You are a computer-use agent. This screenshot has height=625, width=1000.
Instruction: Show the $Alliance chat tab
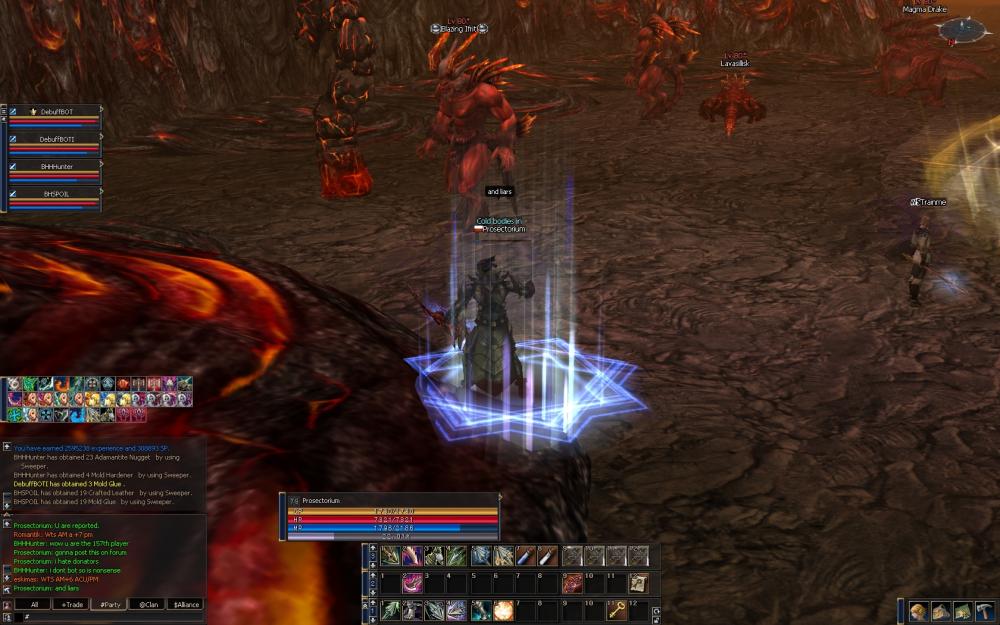[185, 604]
